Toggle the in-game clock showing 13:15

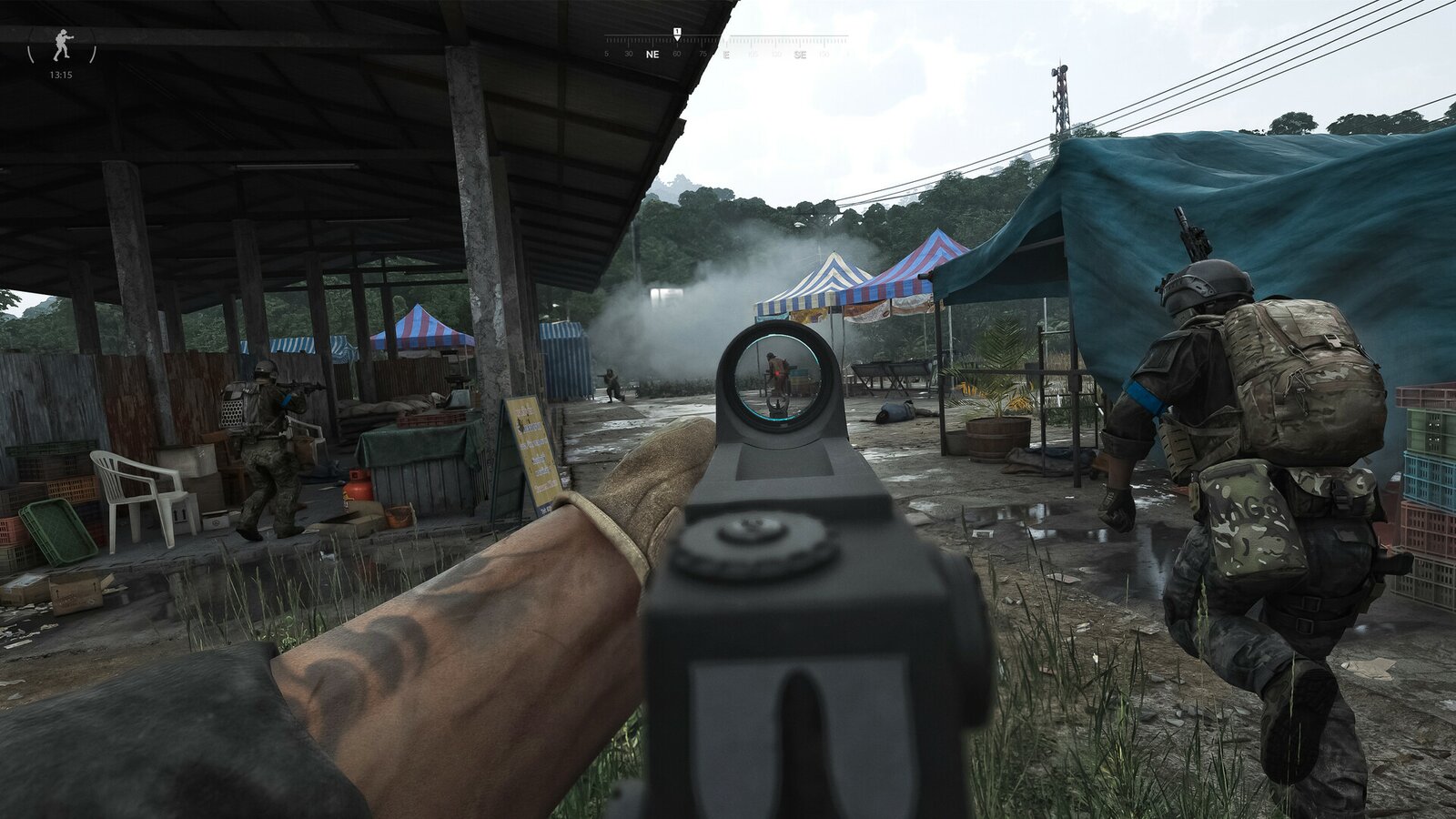[62, 75]
